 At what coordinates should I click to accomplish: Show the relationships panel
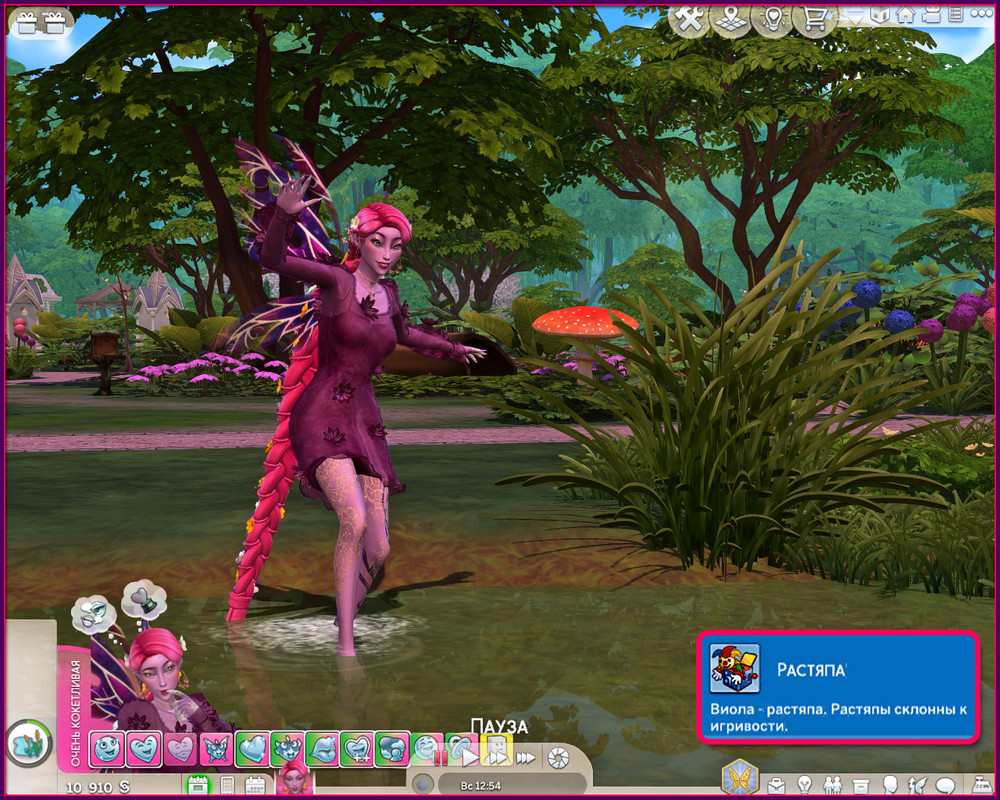830,785
